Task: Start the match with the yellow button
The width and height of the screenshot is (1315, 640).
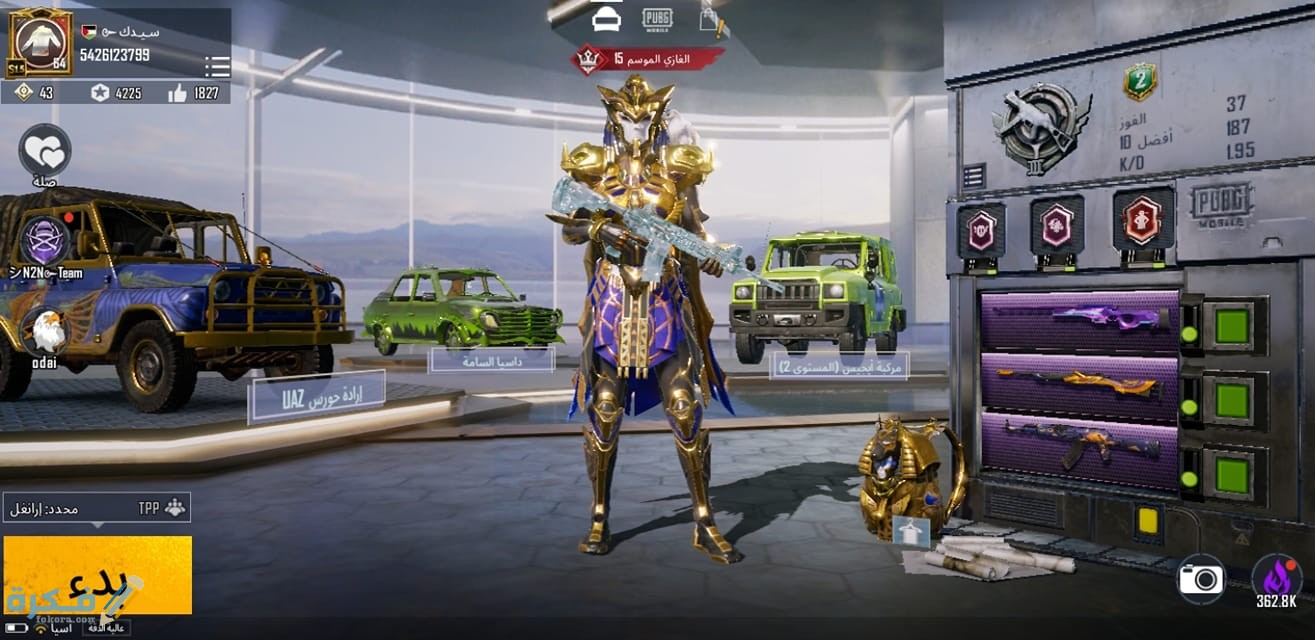Action: (x=97, y=575)
